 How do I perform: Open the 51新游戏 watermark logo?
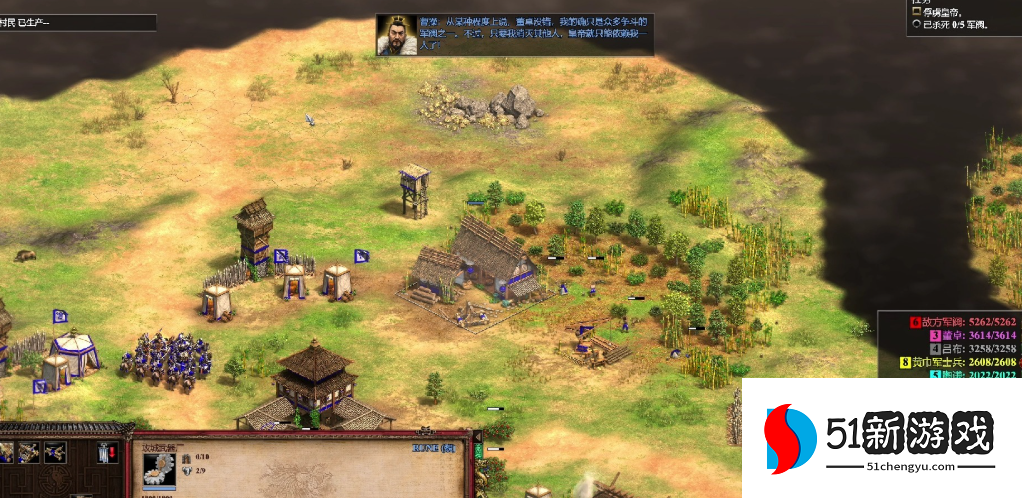(x=880, y=440)
